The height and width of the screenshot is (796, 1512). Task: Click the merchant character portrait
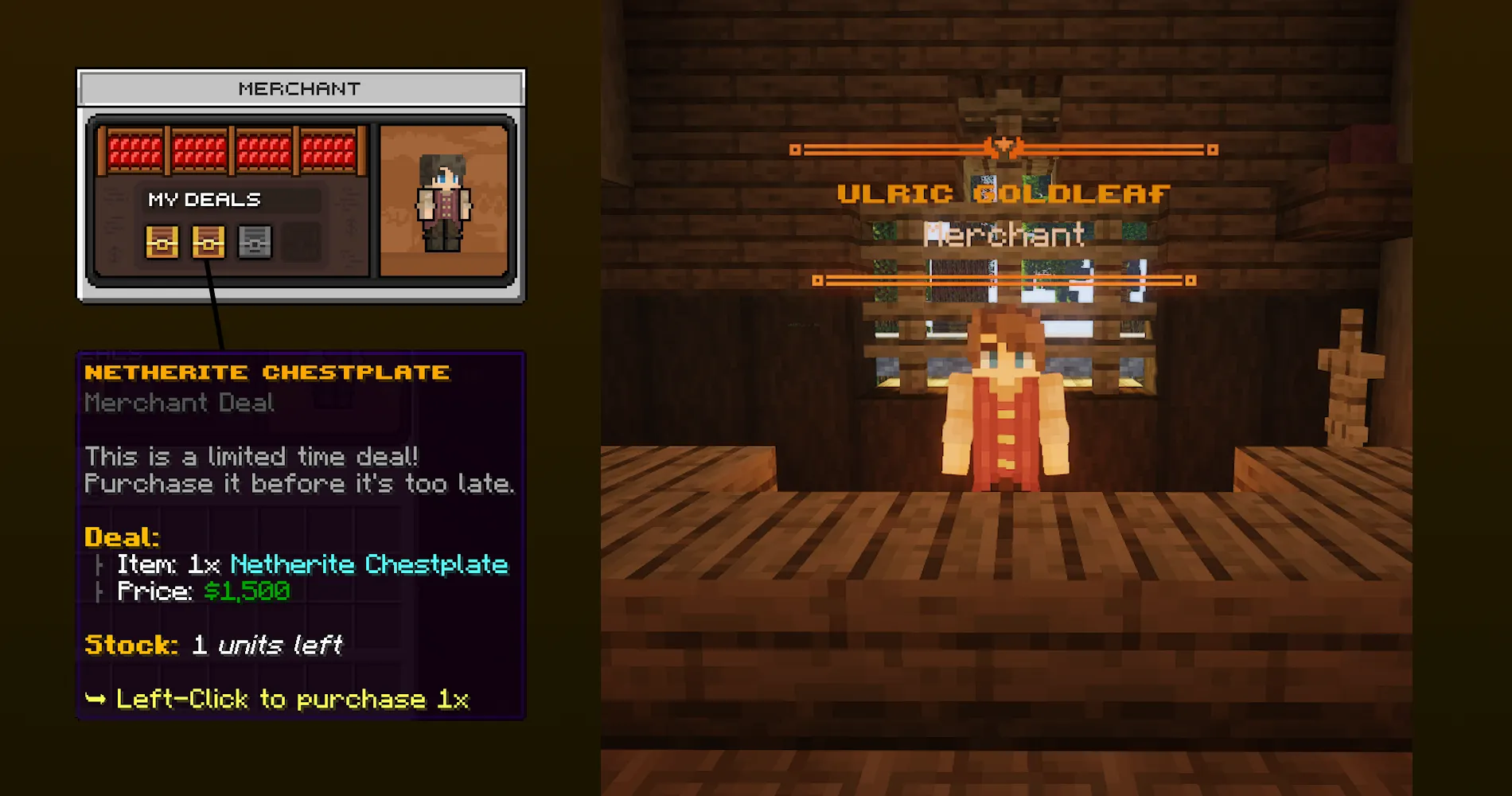pos(444,203)
